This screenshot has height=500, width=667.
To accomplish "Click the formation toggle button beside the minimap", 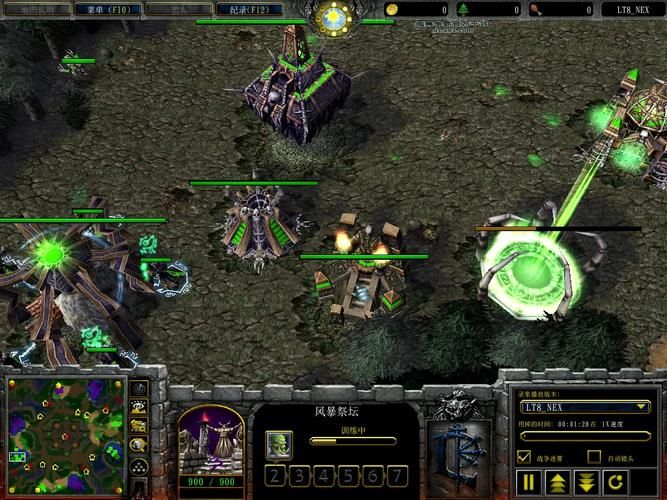I will pos(140,467).
